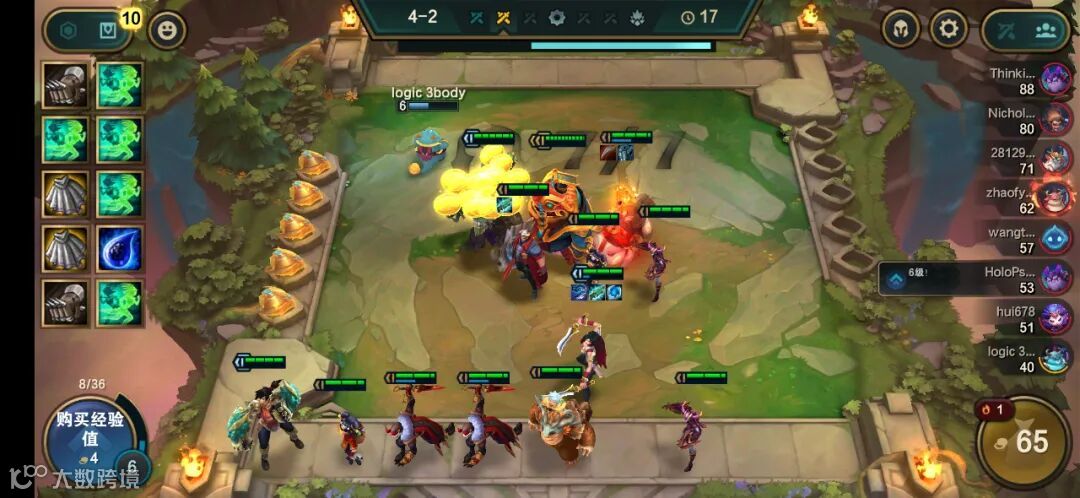Open the emote smiley face button

[167, 30]
